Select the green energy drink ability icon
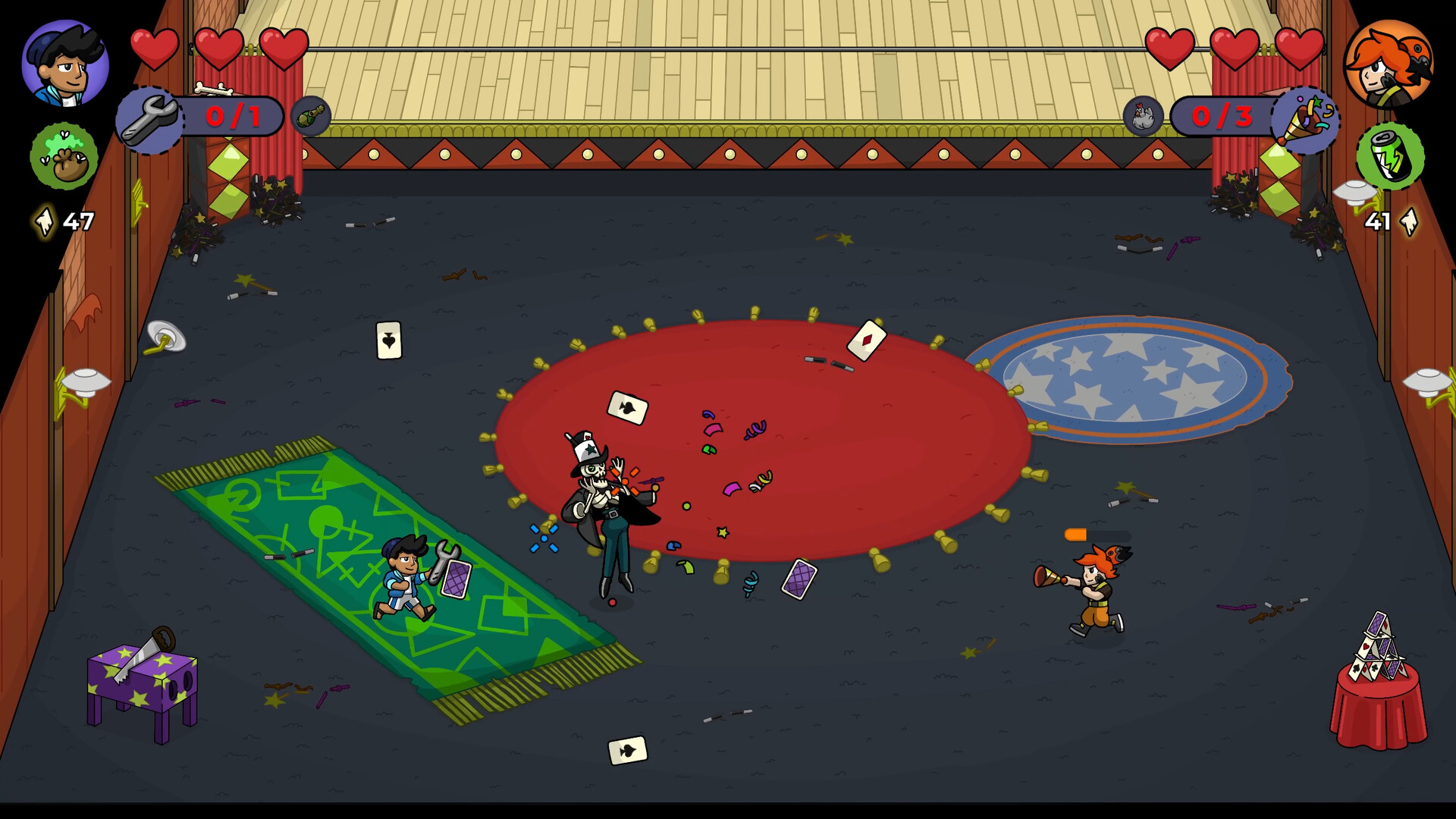 1390,158
